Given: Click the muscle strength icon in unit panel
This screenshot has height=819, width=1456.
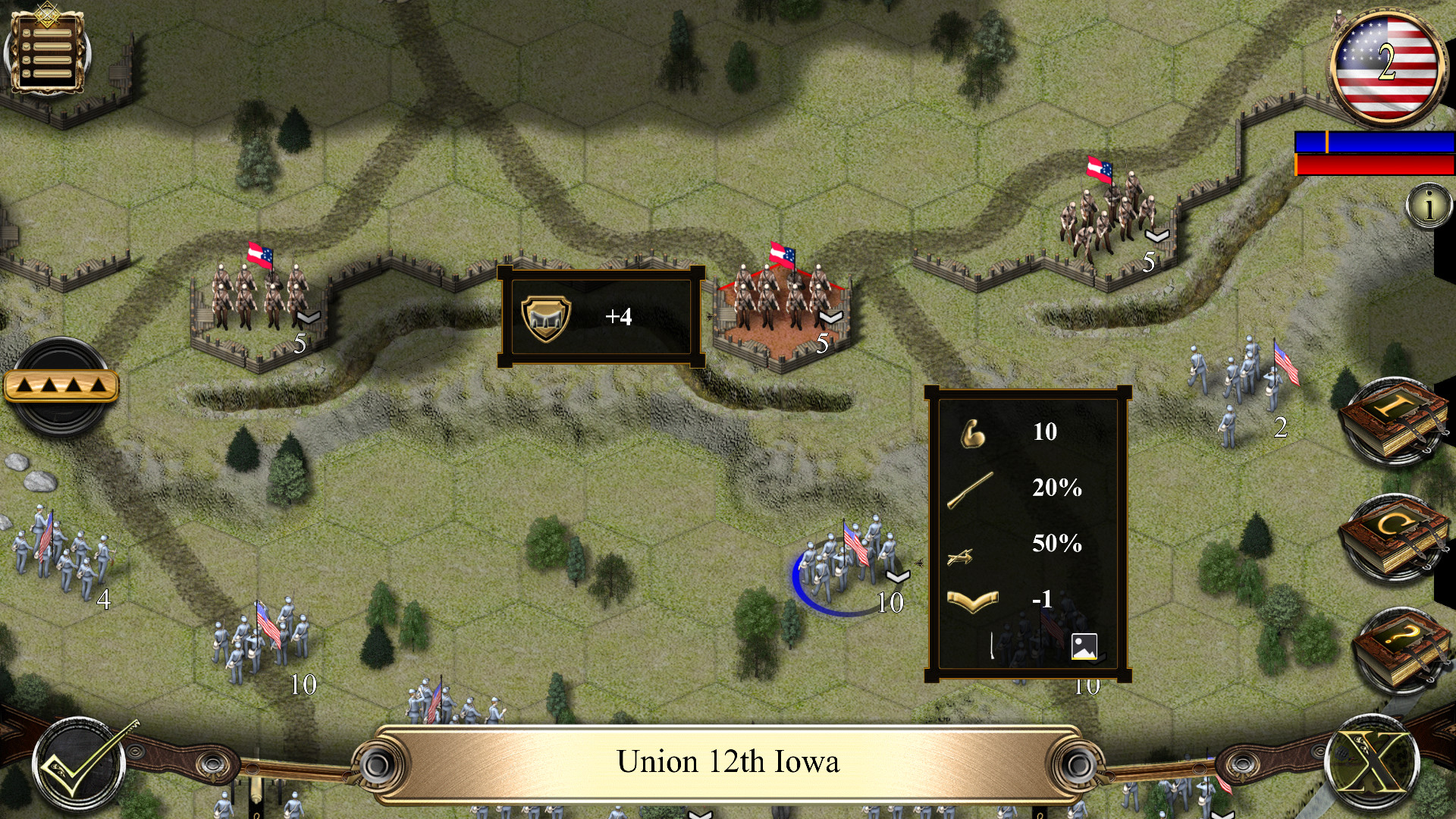Looking at the screenshot, I should pyautogui.click(x=973, y=434).
